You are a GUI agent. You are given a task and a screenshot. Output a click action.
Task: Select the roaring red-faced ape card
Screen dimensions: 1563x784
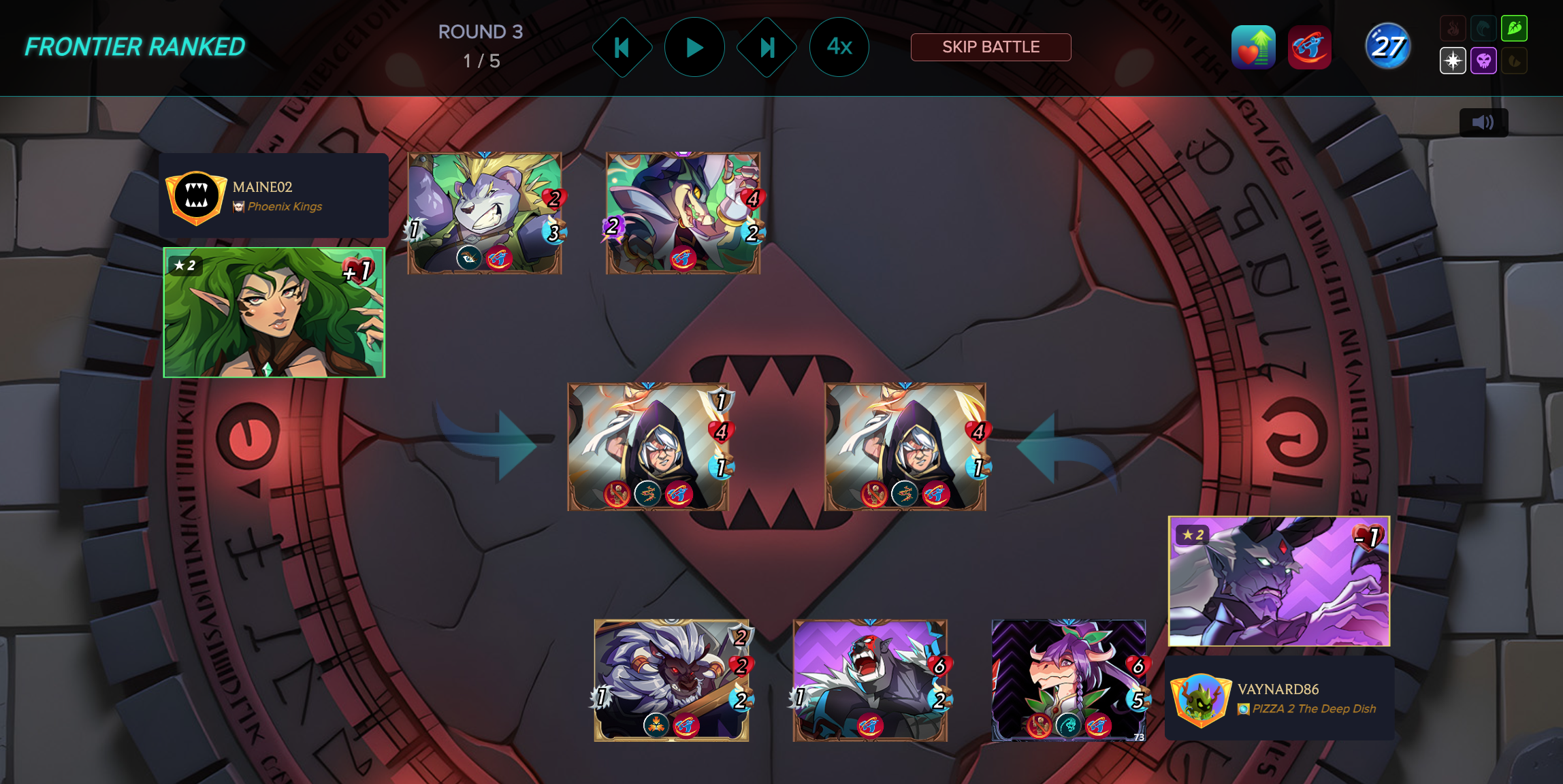[x=870, y=680]
